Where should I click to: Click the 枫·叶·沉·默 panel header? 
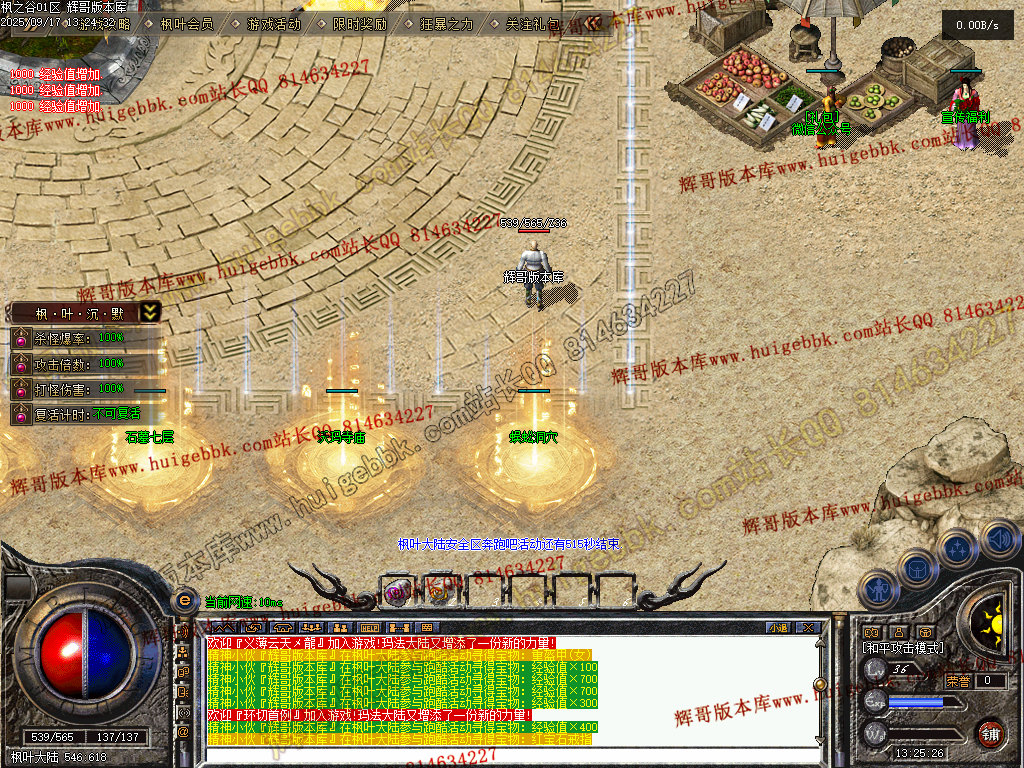(76, 313)
